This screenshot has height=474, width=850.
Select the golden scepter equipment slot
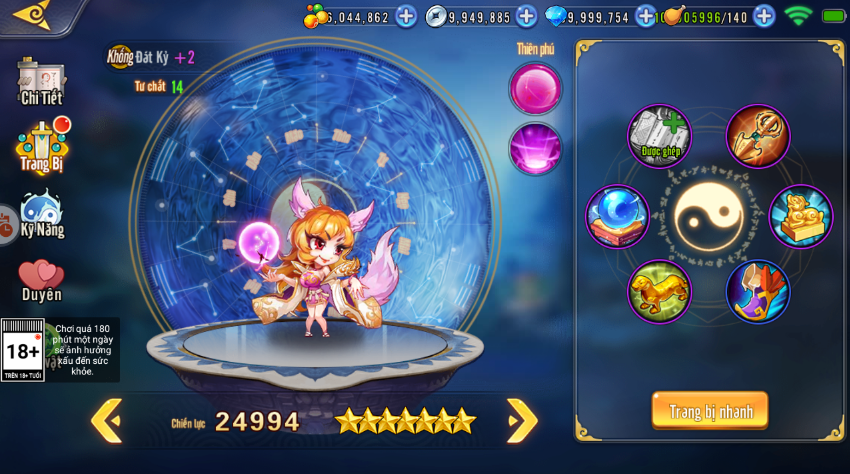758,136
